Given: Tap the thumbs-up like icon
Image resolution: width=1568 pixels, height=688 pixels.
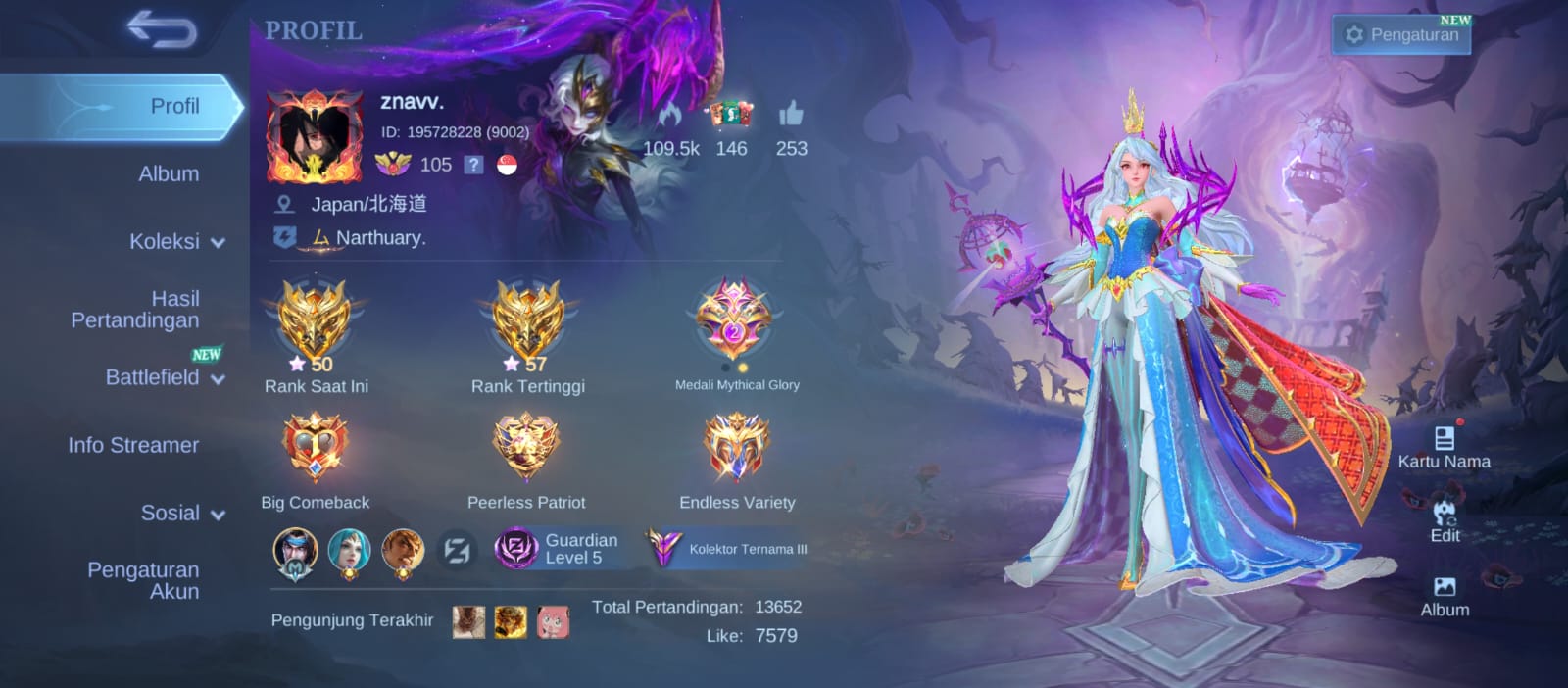Looking at the screenshot, I should (x=791, y=116).
